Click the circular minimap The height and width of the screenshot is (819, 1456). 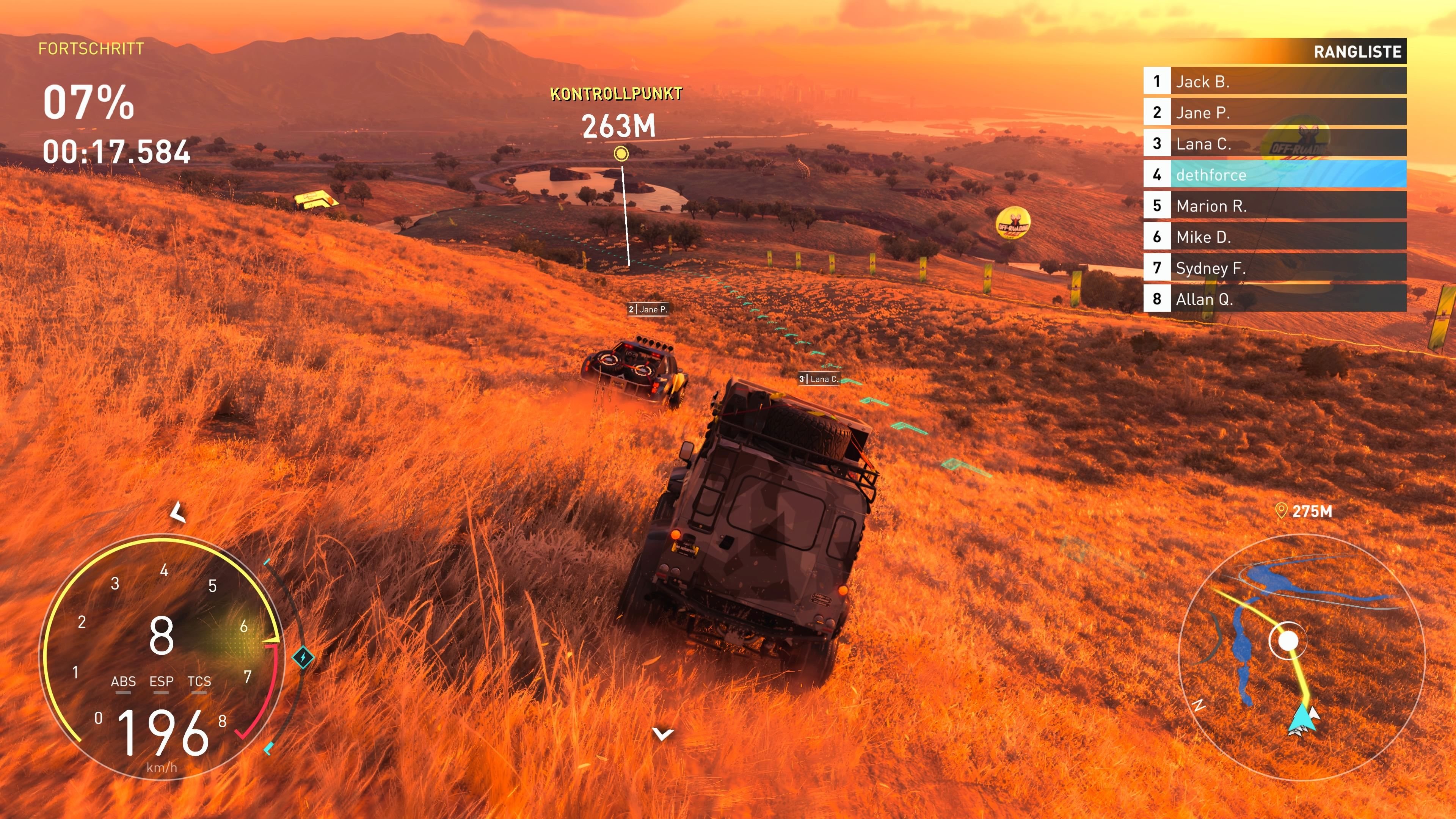[x=1301, y=656]
